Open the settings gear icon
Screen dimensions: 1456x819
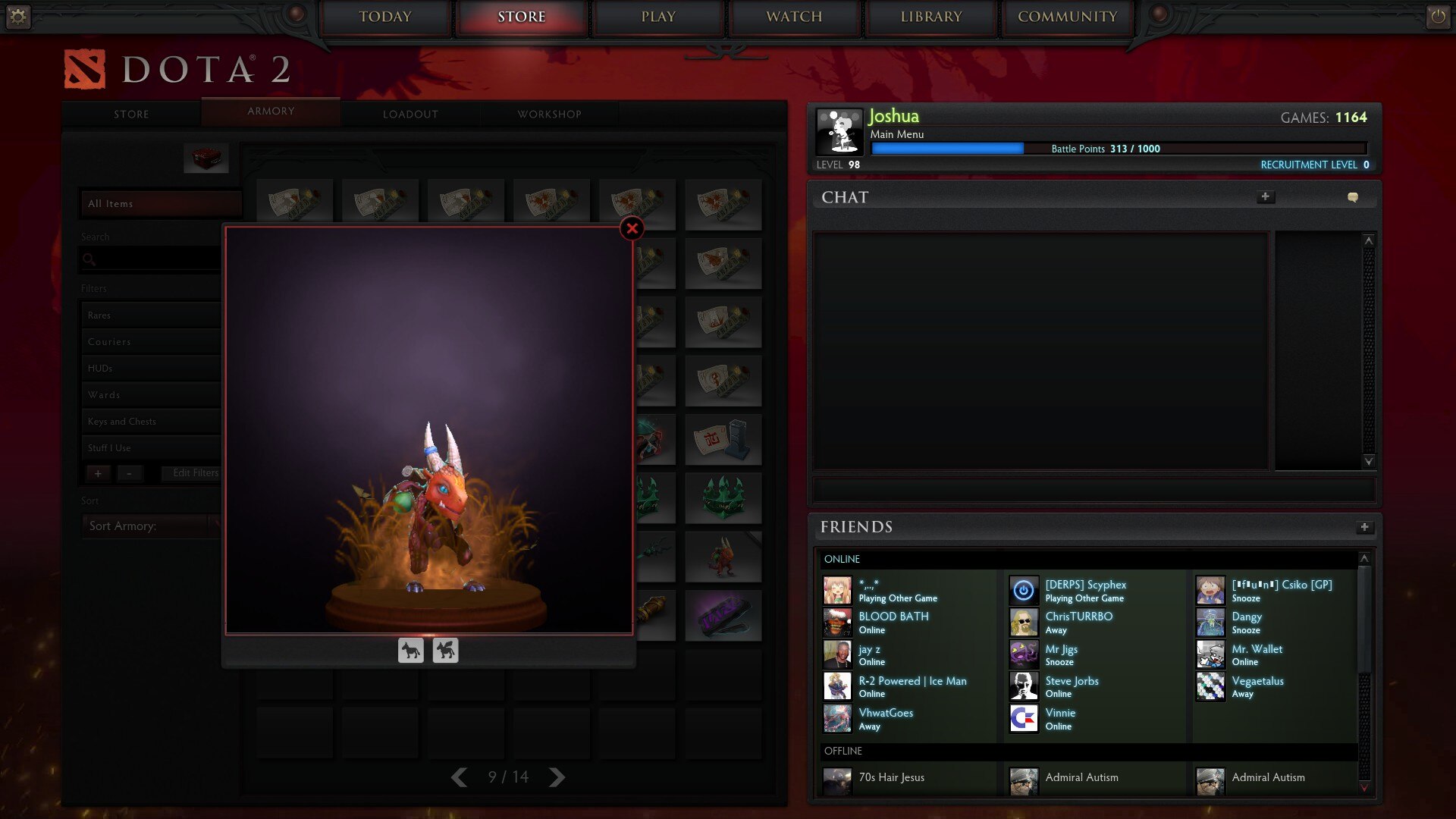coord(18,17)
